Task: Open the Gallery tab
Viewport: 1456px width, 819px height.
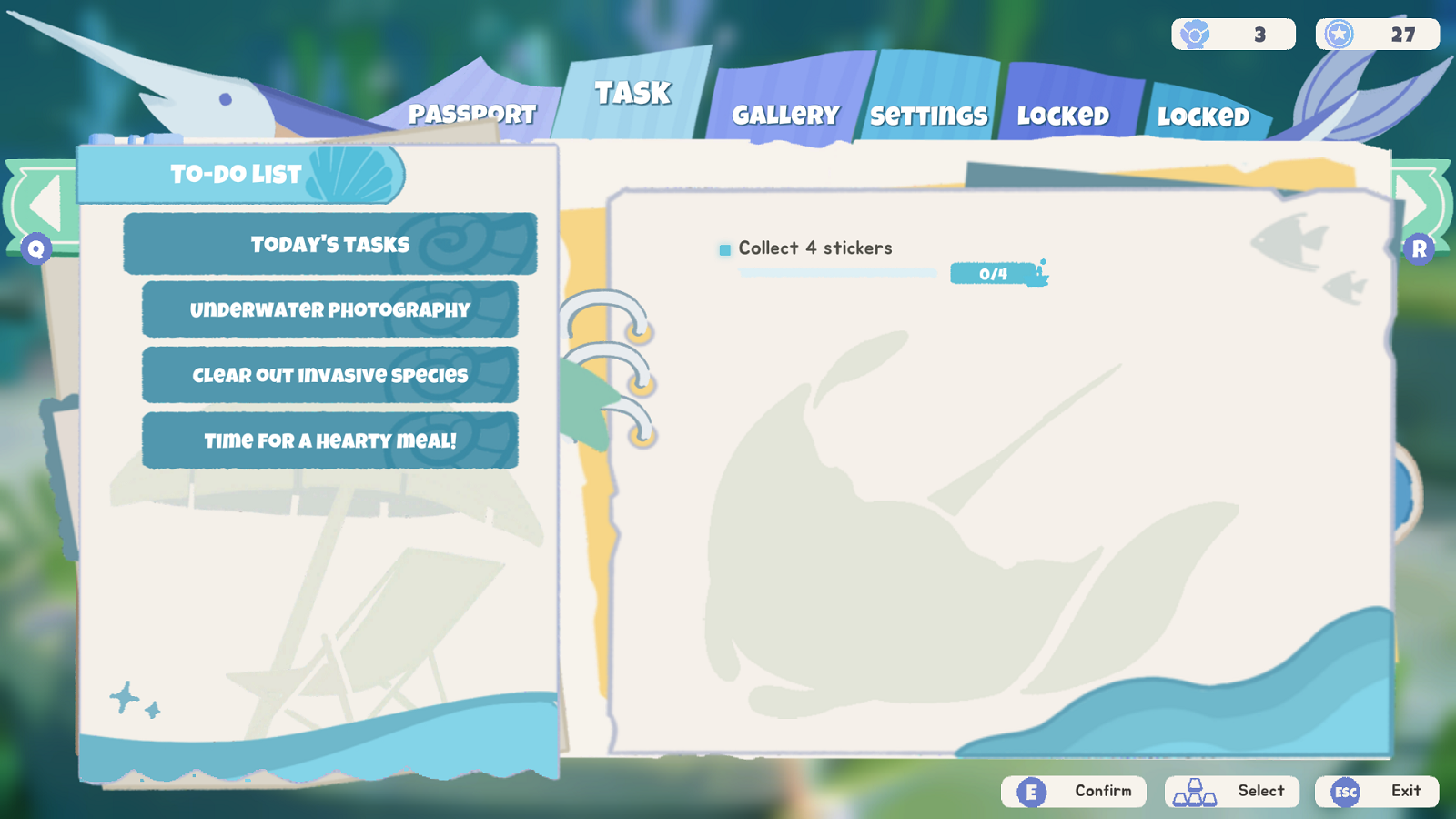Action: 785,115
